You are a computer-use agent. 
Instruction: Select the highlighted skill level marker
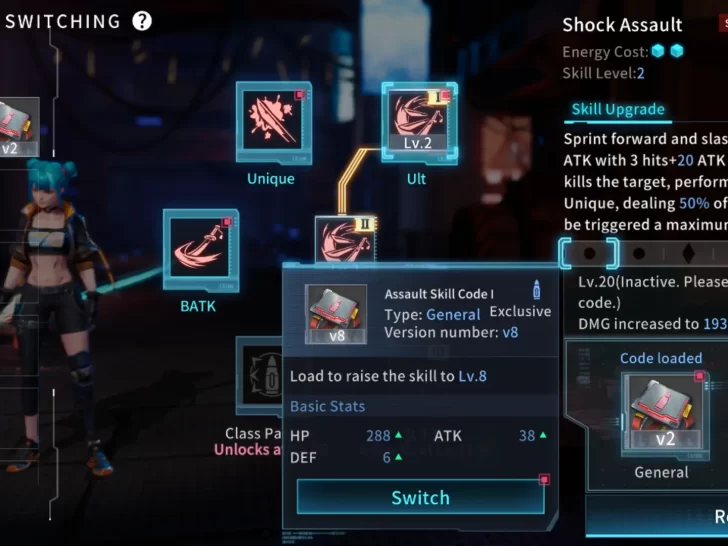coord(589,254)
